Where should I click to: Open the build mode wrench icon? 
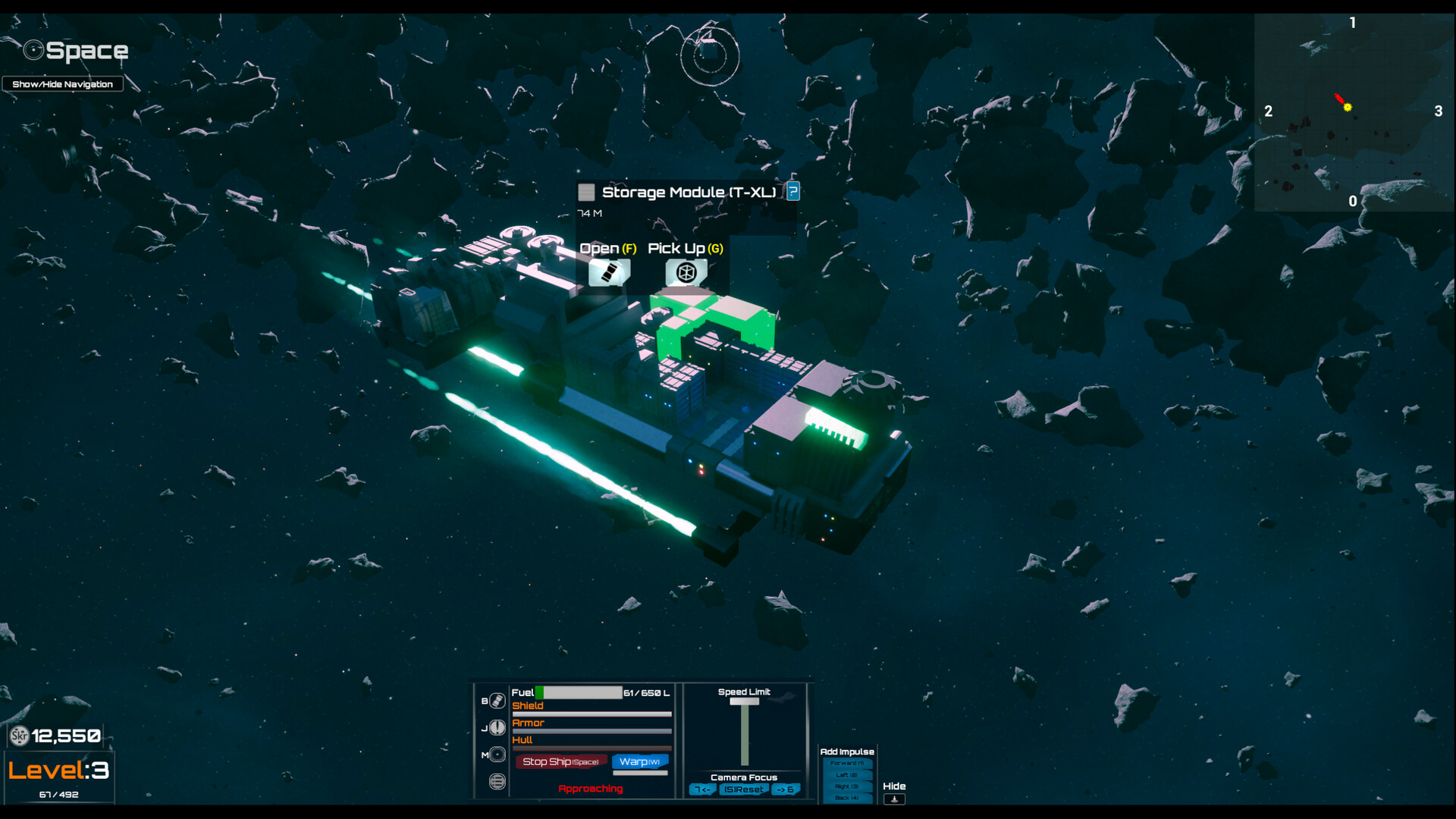(497, 701)
